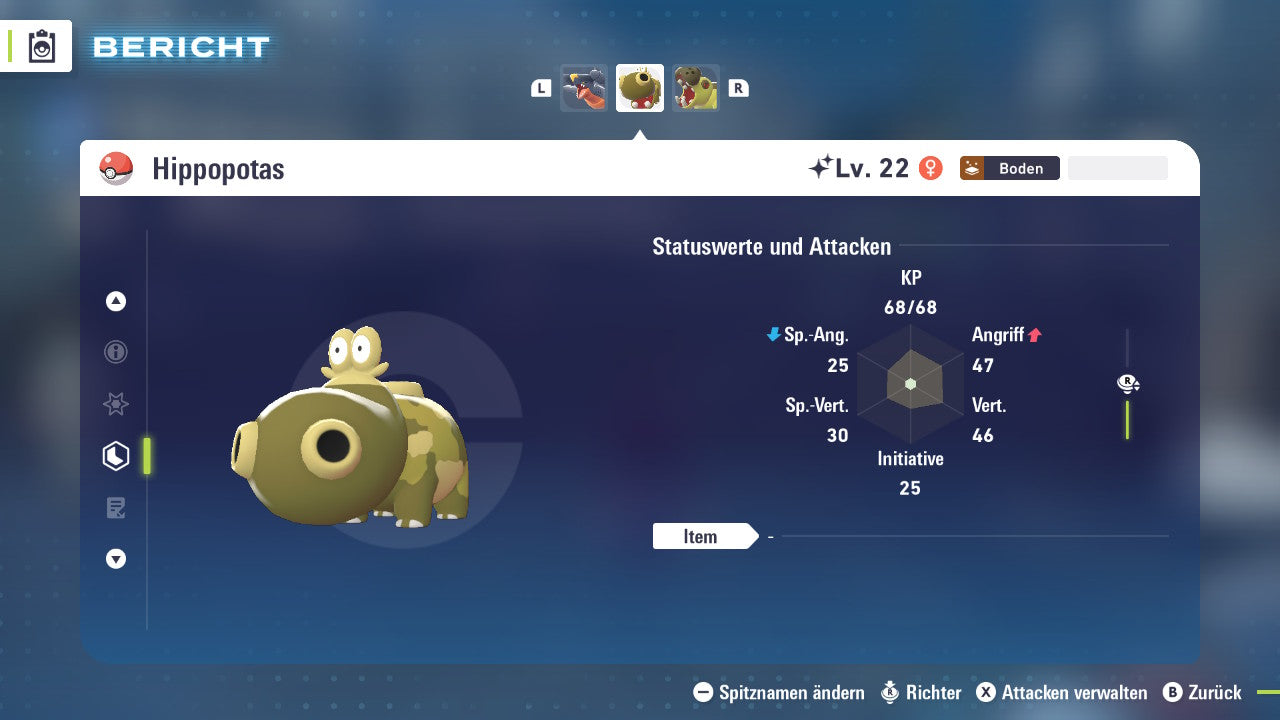Click the Poké Ball icon beside Hippopotas
The image size is (1280, 720).
pyautogui.click(x=117, y=168)
